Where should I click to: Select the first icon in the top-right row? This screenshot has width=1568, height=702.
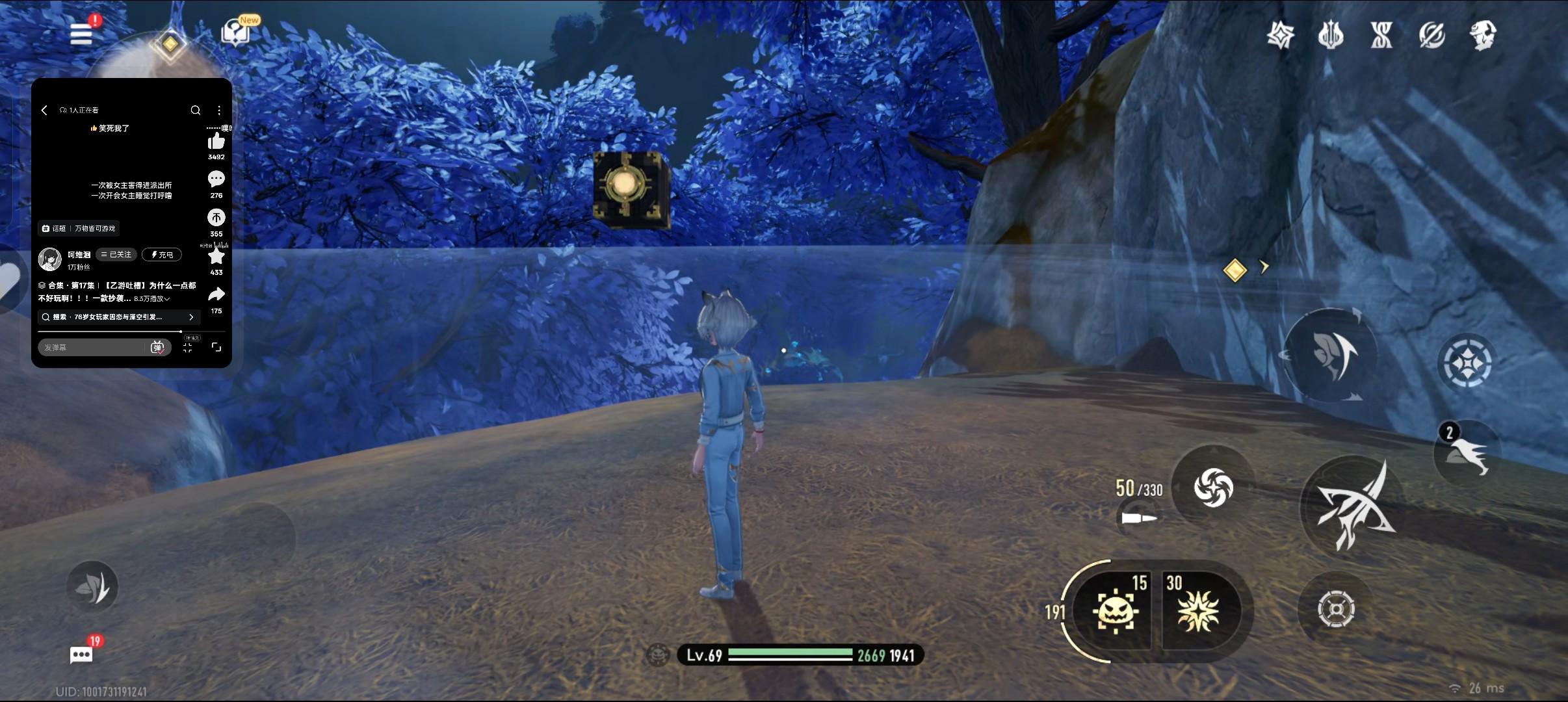[x=1280, y=35]
